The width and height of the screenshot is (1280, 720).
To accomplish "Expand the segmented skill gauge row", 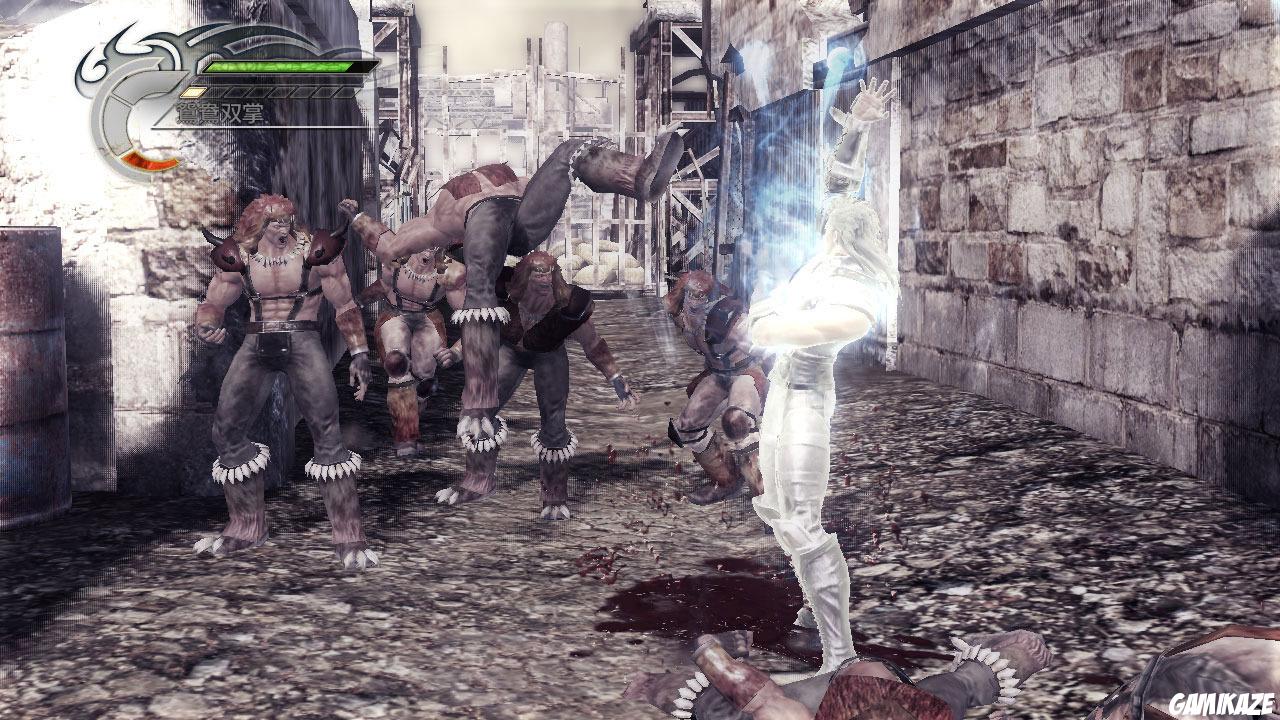I will pyautogui.click(x=270, y=92).
